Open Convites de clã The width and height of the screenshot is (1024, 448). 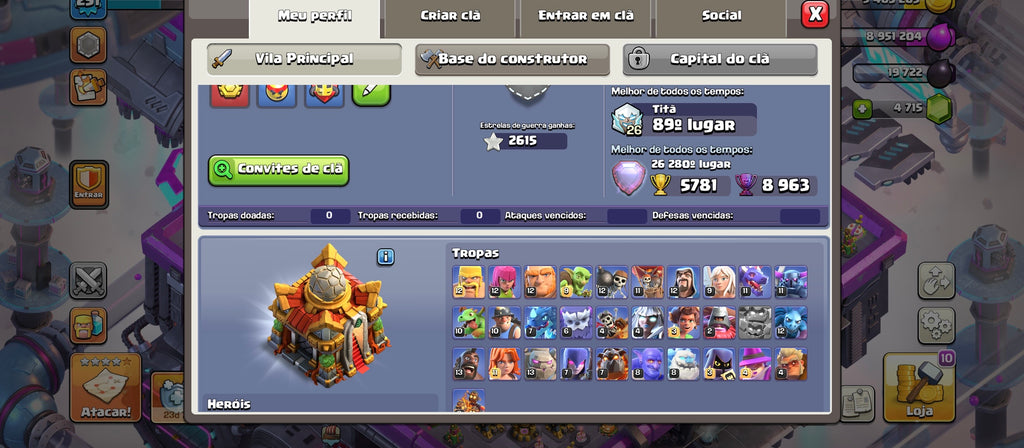point(279,169)
